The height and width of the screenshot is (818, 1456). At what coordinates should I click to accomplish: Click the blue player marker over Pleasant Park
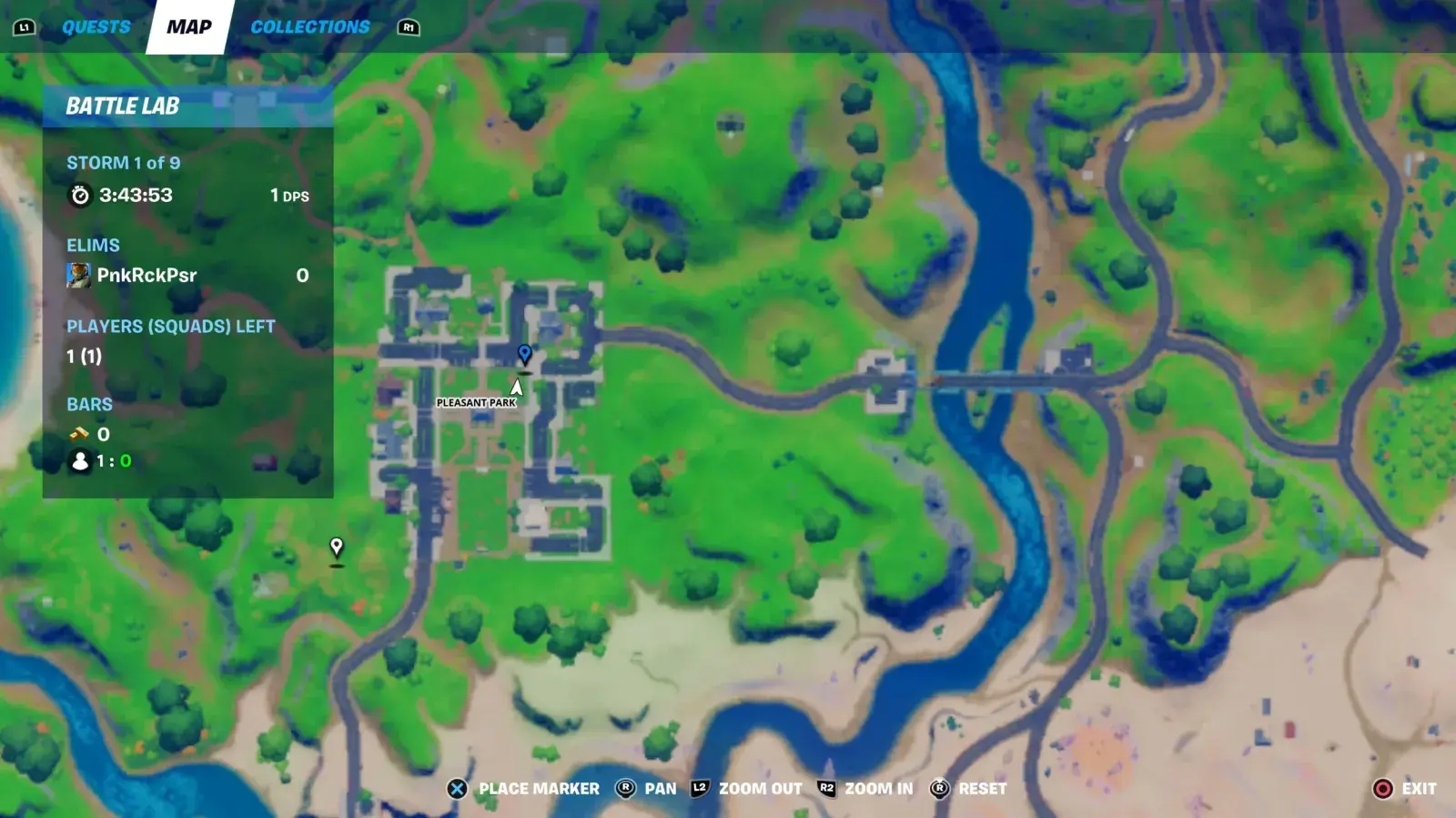coord(524,353)
